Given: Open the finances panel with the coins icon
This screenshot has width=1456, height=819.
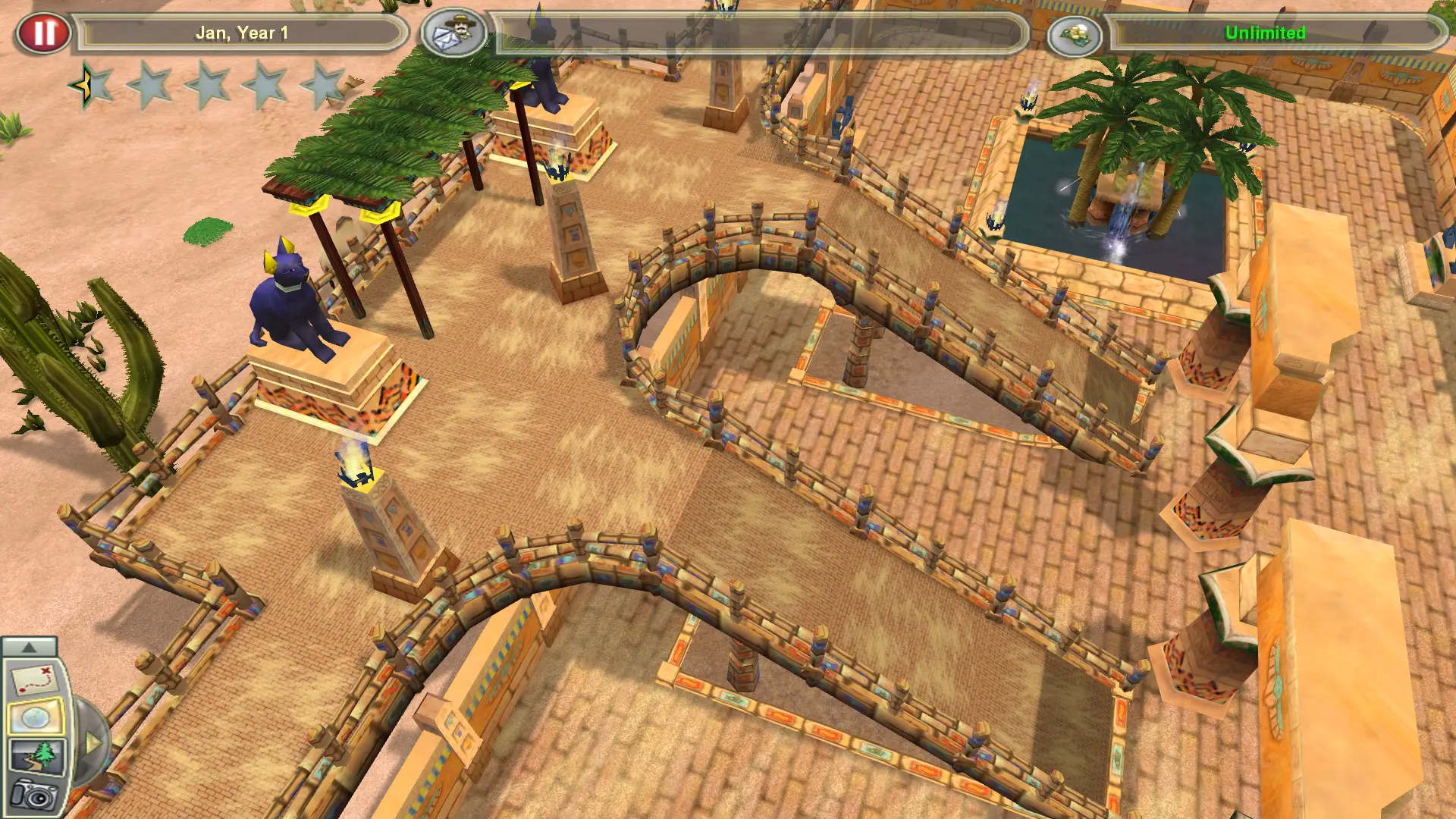Looking at the screenshot, I should pos(1075,33).
